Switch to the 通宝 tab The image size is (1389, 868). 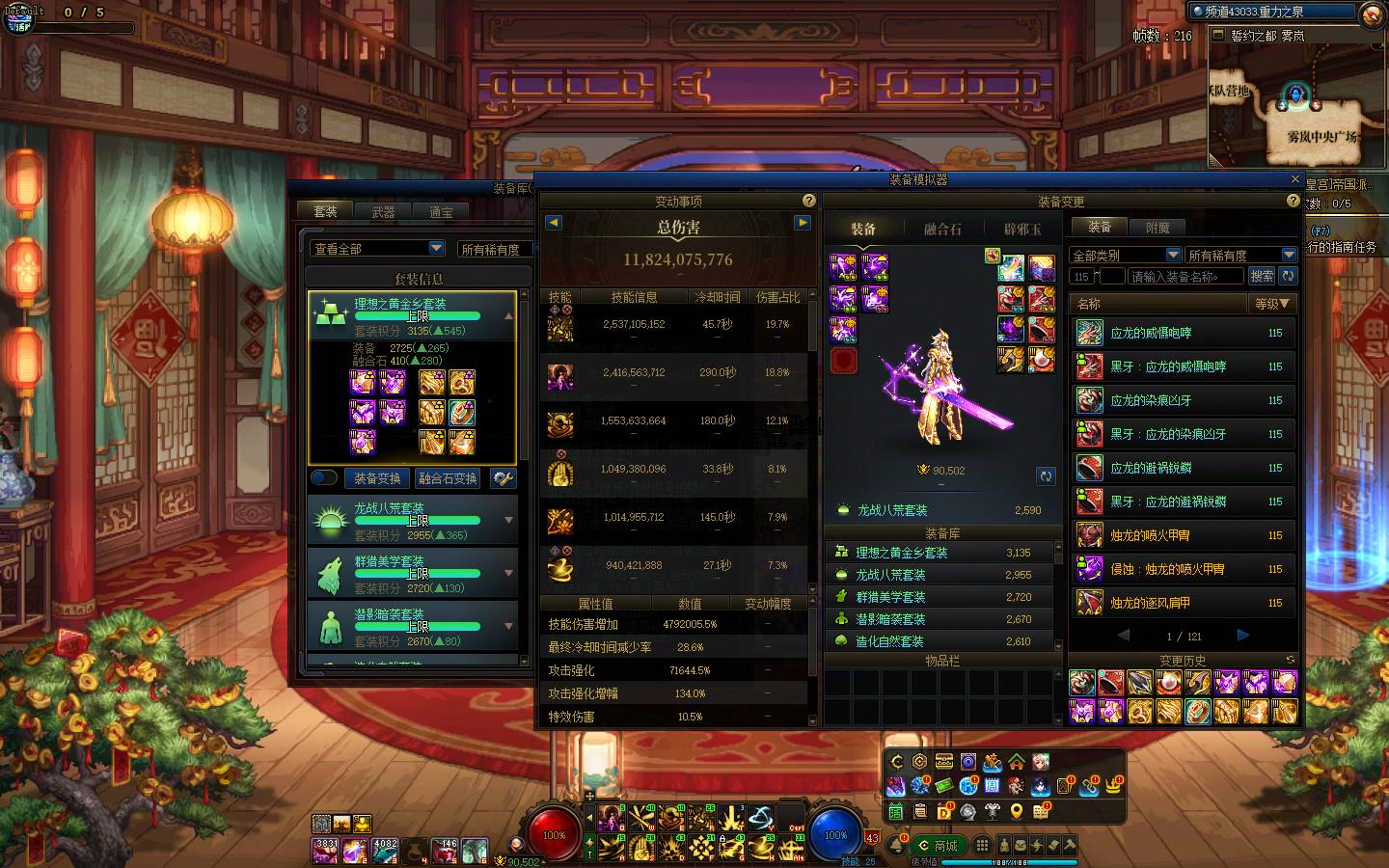click(x=441, y=212)
